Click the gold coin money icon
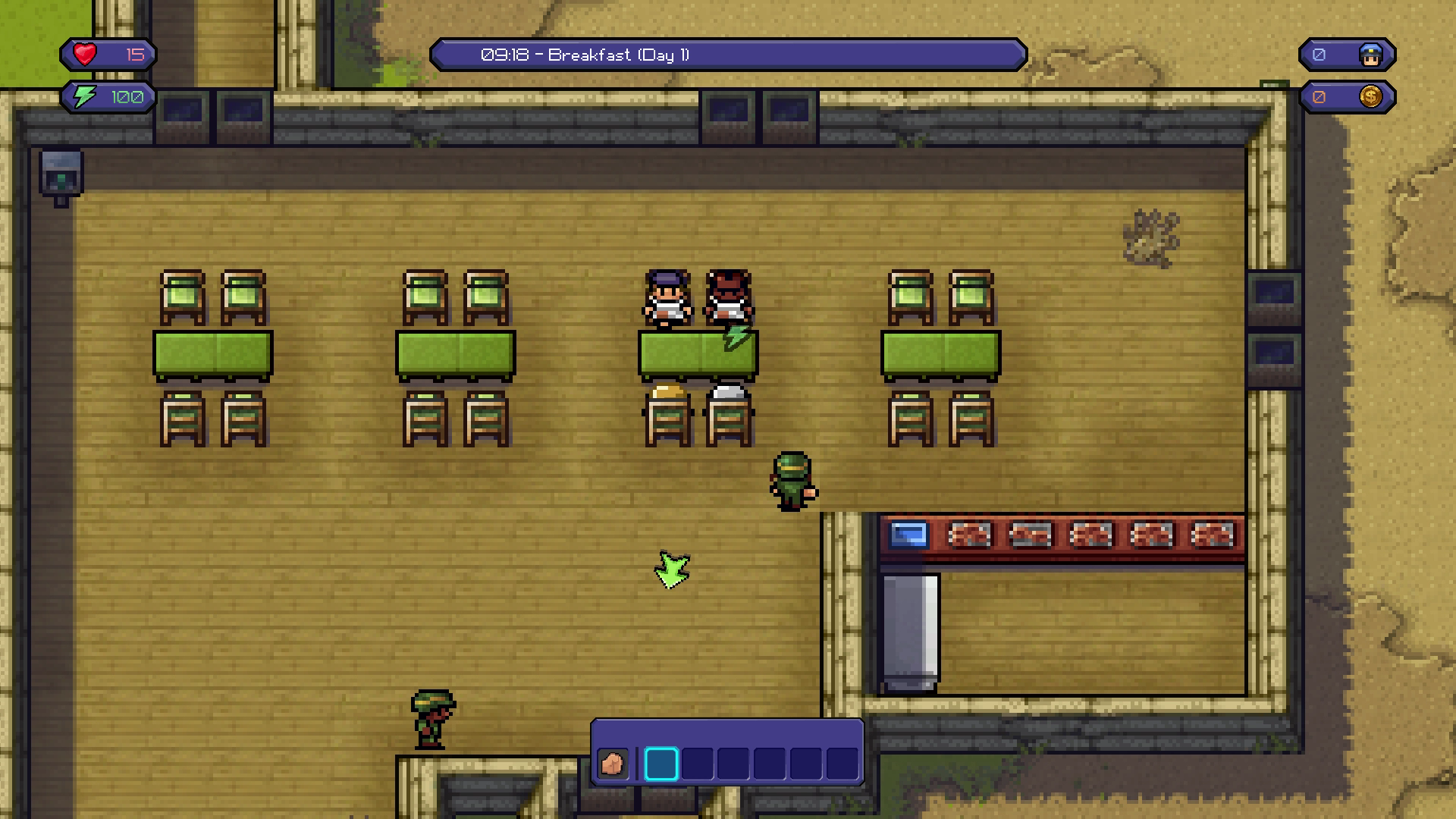 tap(1370, 97)
